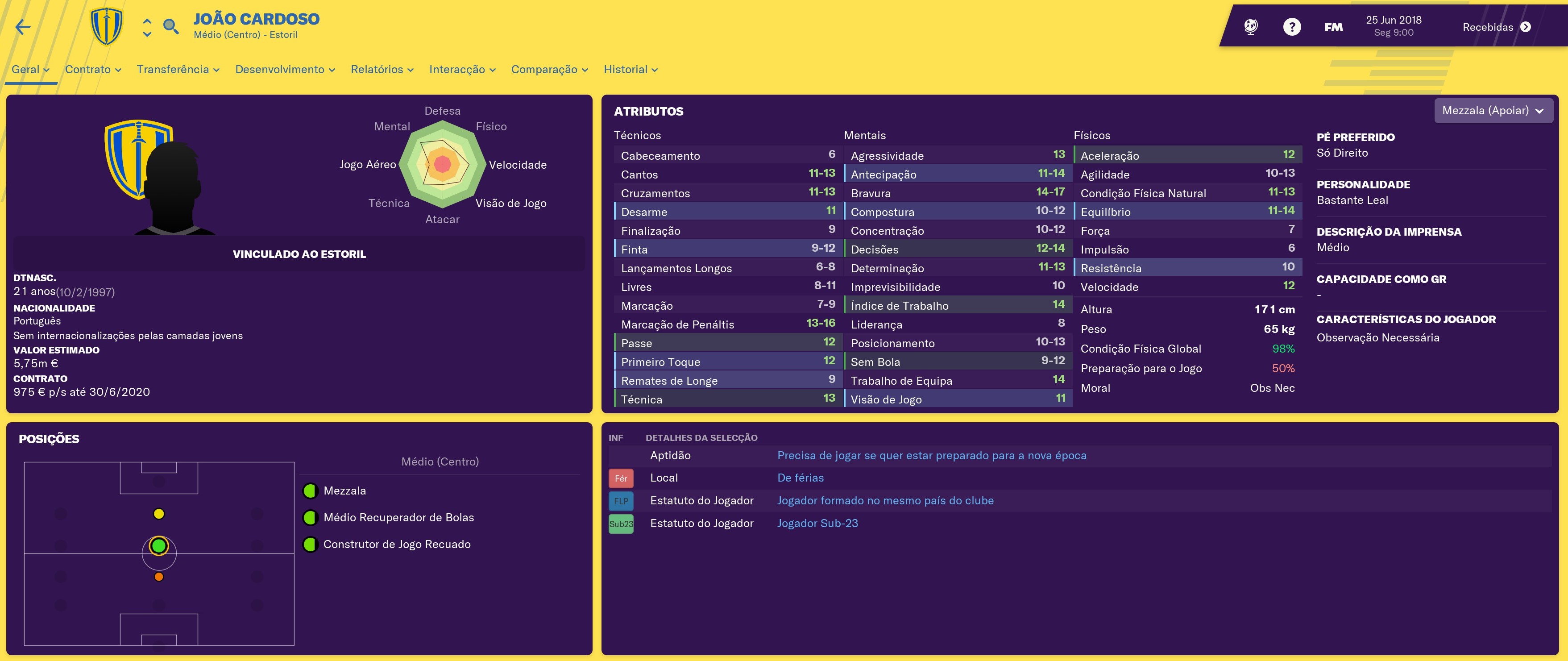The height and width of the screenshot is (661, 1568).
Task: Open the world globe icon
Action: (x=1251, y=27)
